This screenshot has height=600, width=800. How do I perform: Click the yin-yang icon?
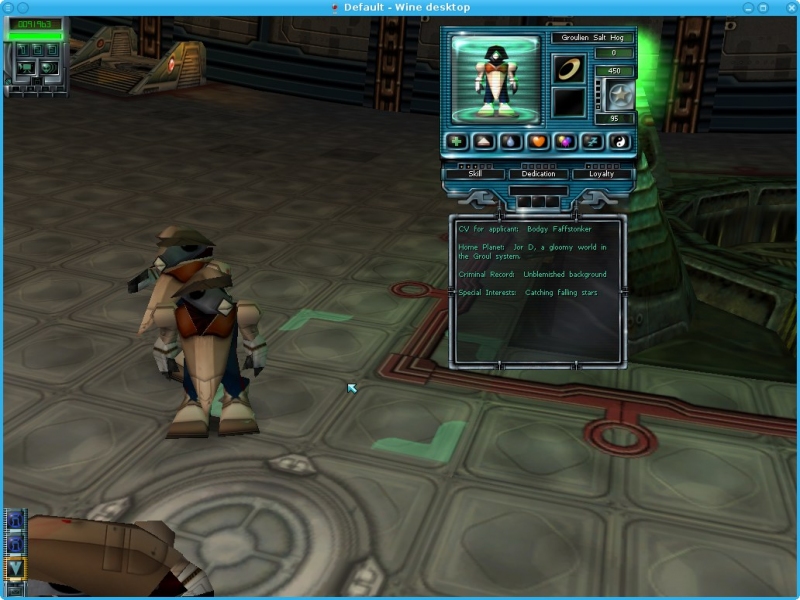(x=619, y=142)
